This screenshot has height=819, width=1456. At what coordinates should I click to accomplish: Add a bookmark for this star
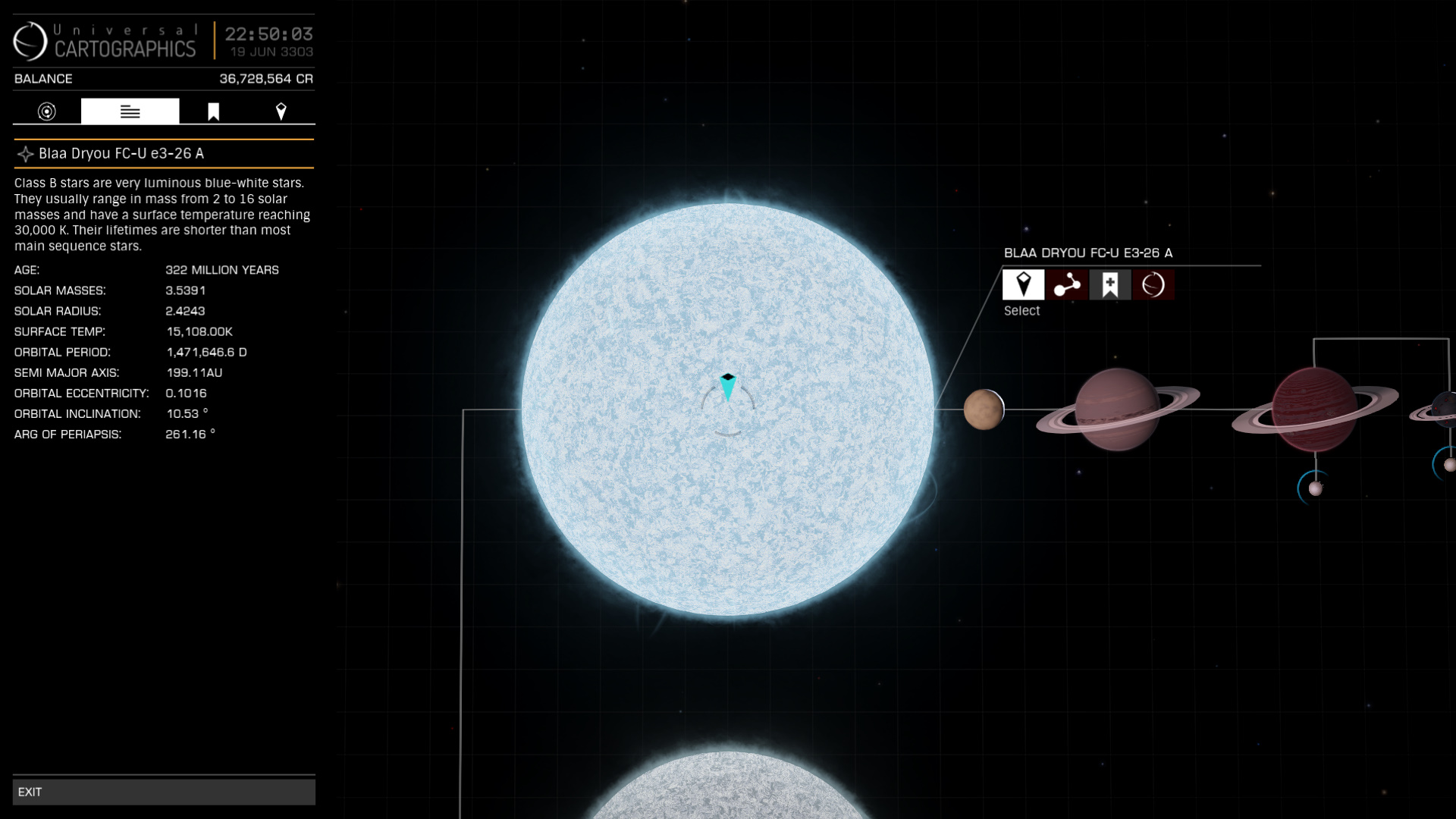pos(1110,284)
